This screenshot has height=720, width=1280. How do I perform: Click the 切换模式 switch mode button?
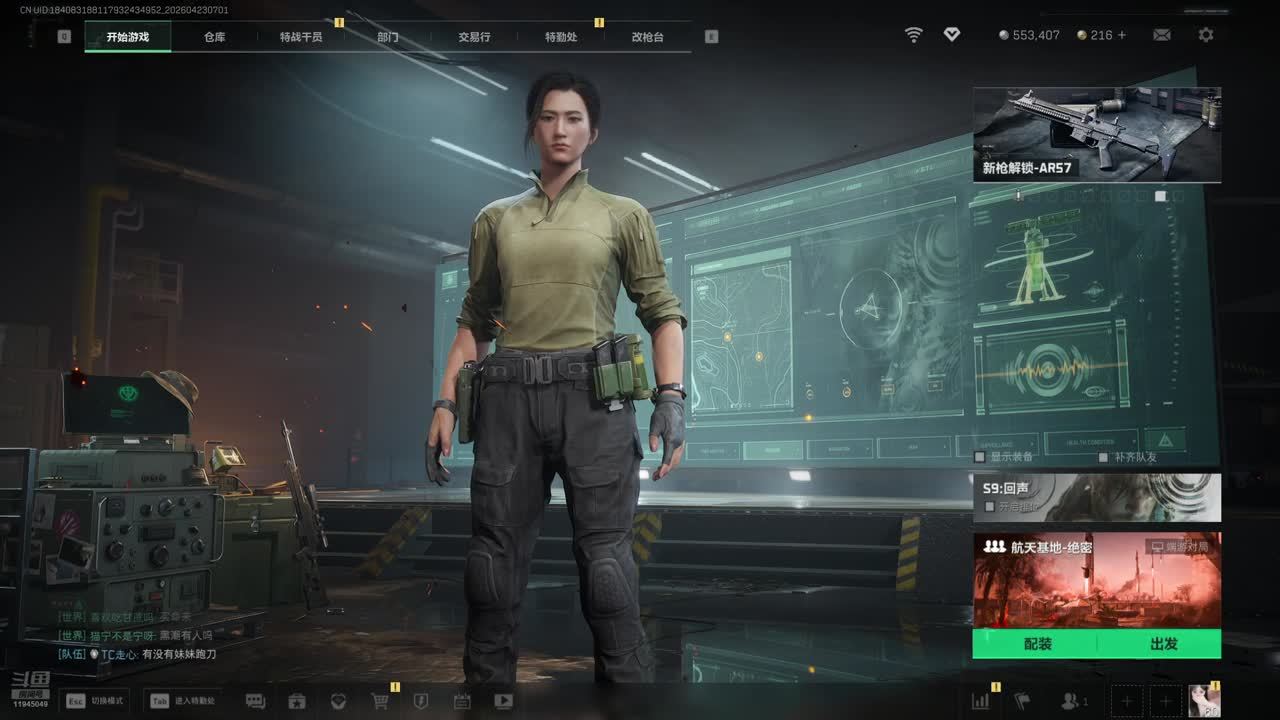tap(94, 701)
